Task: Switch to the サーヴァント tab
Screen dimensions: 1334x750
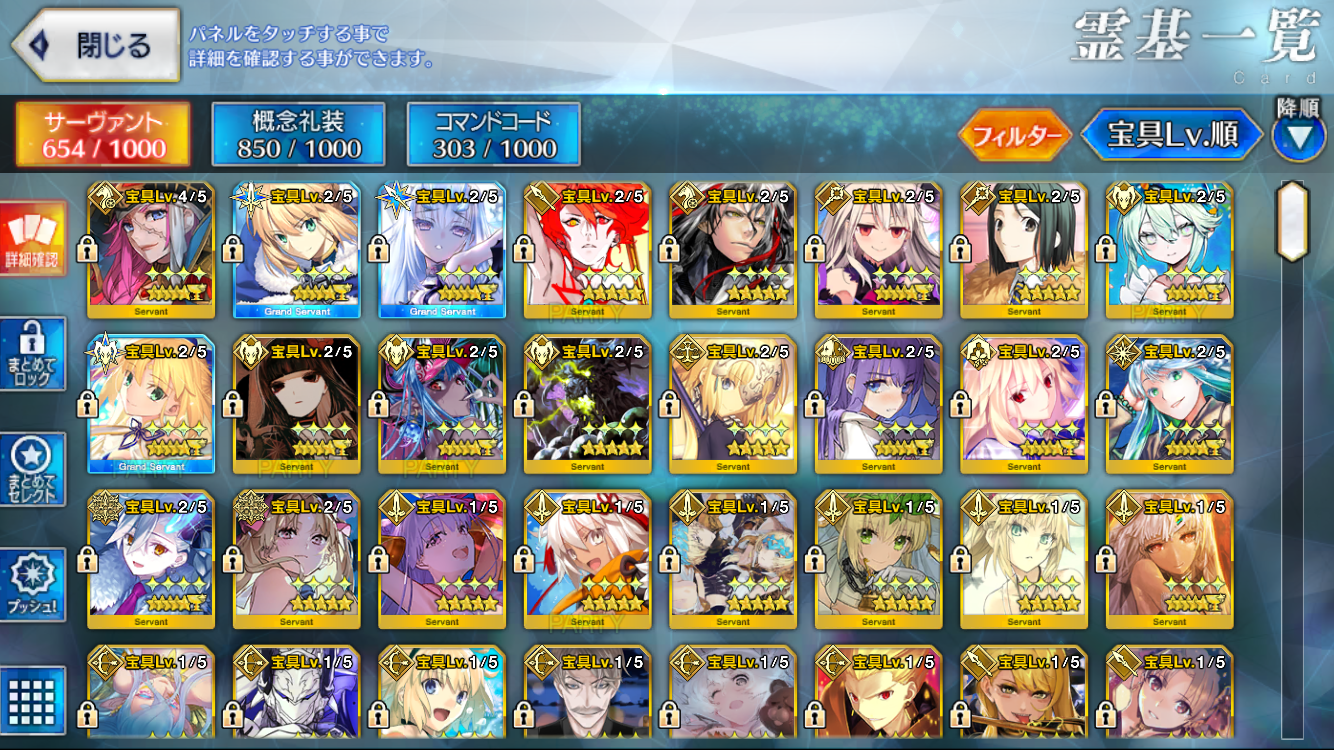Action: click(x=103, y=135)
